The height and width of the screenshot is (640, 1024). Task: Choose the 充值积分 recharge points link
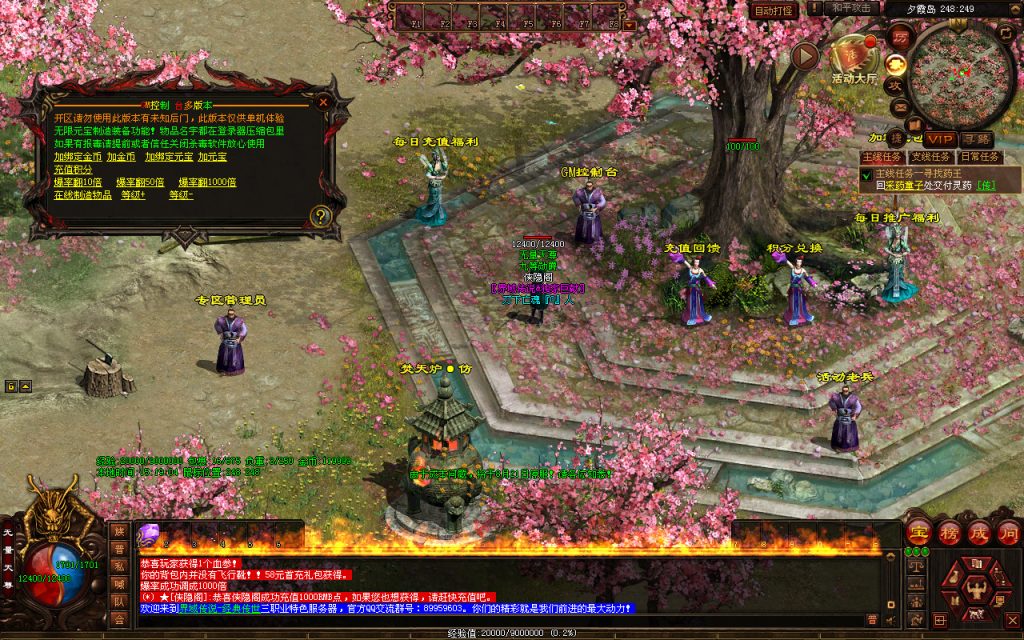[x=72, y=169]
